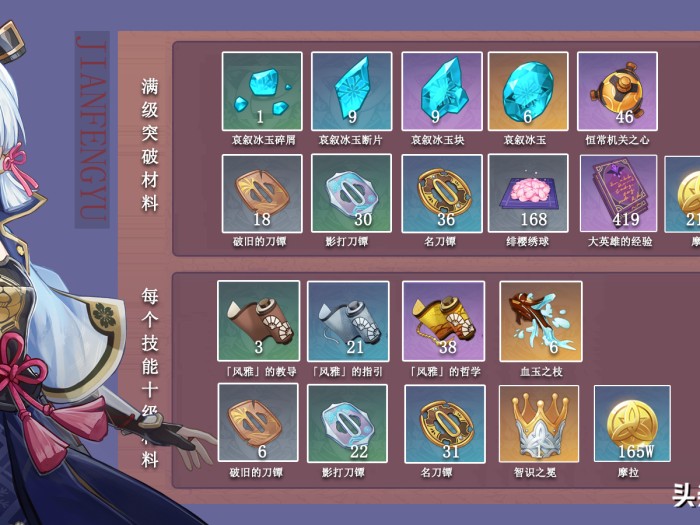Select the 「风雅」的教导 talent book
The height and width of the screenshot is (525, 700).
pos(258,320)
